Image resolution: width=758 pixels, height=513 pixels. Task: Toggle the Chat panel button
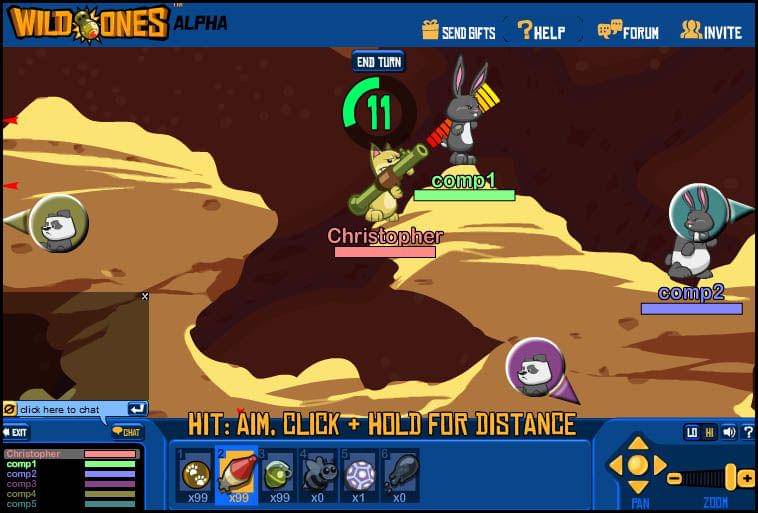[x=127, y=433]
